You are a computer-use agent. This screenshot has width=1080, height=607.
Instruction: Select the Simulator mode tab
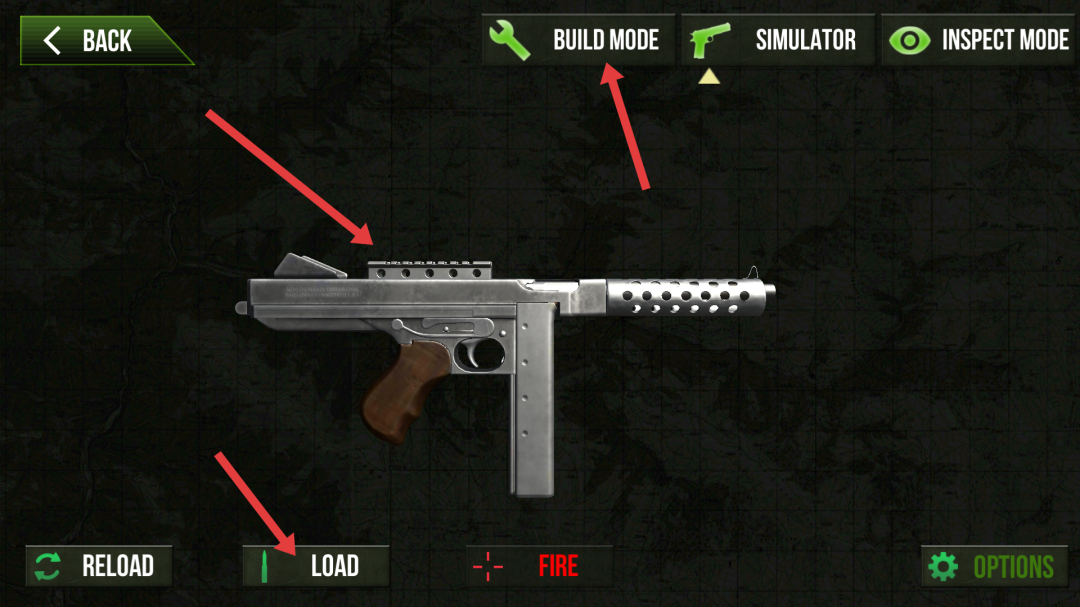[778, 40]
